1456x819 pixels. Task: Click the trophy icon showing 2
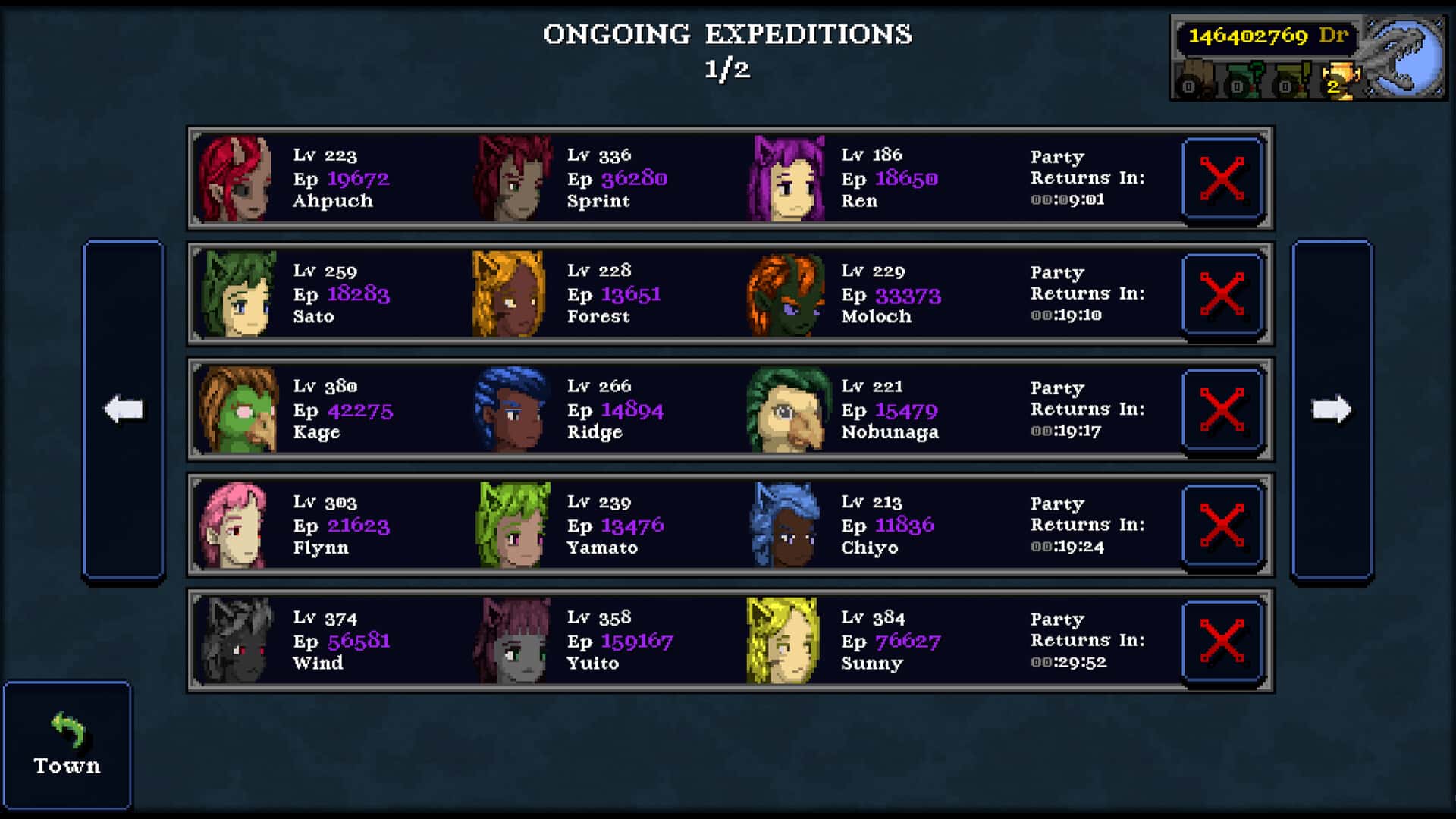coord(1341,80)
